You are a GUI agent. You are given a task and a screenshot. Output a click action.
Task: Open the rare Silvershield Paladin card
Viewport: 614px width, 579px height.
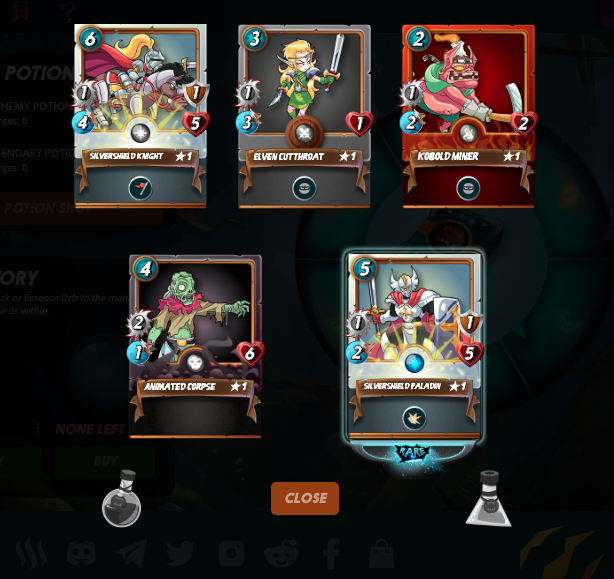[x=414, y=345]
